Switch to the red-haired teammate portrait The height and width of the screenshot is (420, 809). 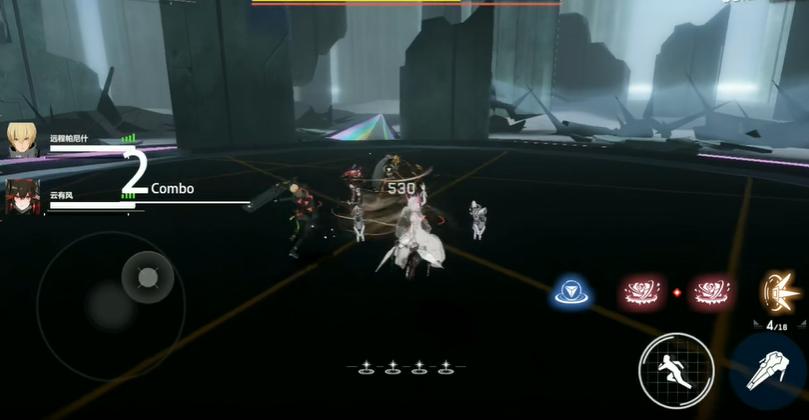point(22,195)
